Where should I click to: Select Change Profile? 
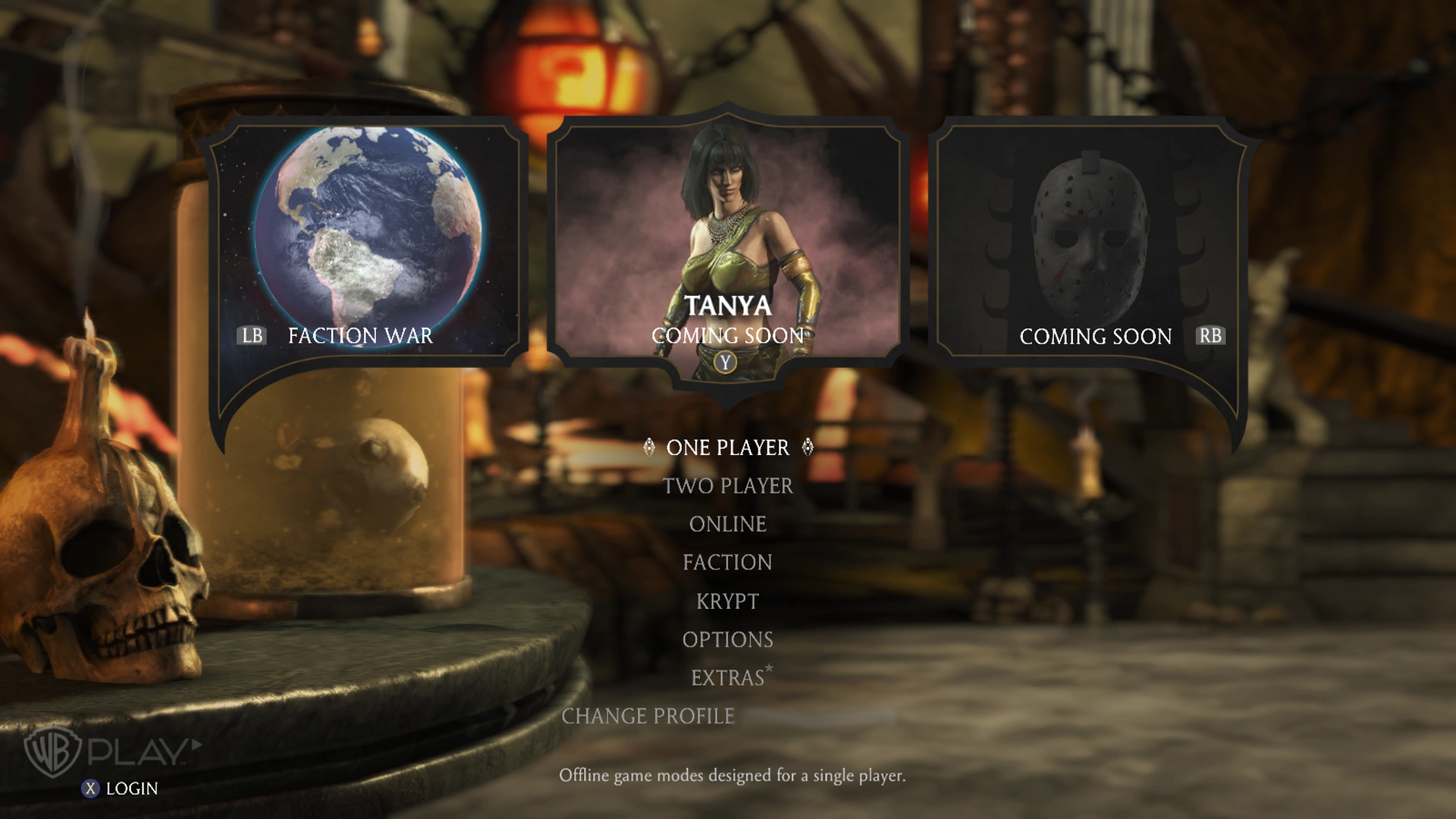[648, 717]
